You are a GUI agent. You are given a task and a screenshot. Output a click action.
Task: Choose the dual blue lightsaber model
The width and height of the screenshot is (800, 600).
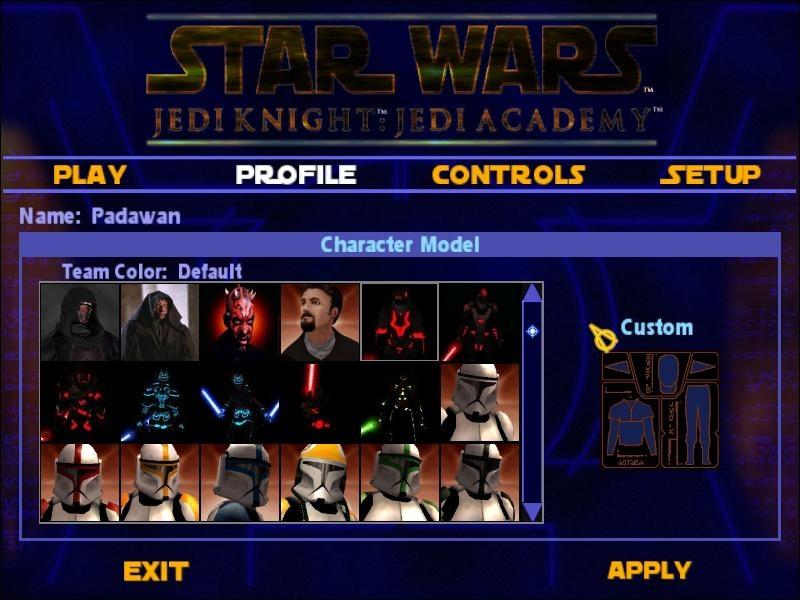240,402
